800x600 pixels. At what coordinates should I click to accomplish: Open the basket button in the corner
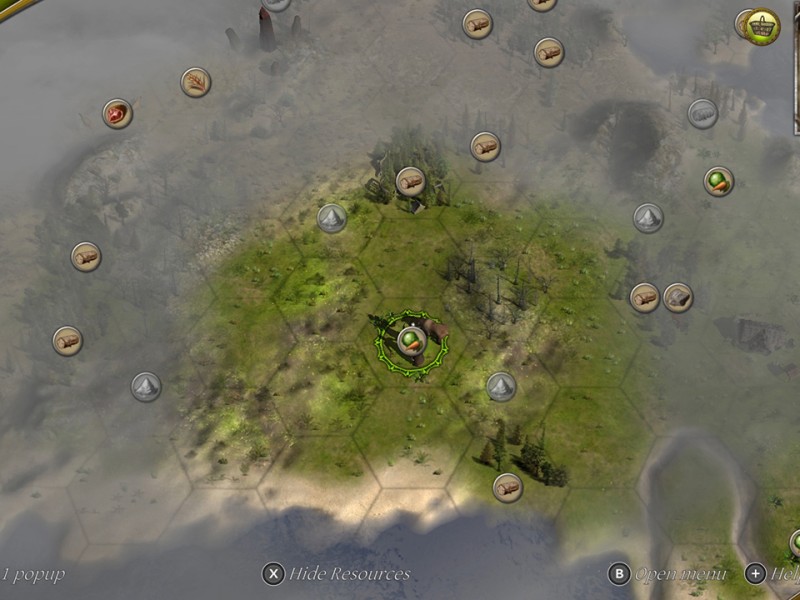pos(763,26)
